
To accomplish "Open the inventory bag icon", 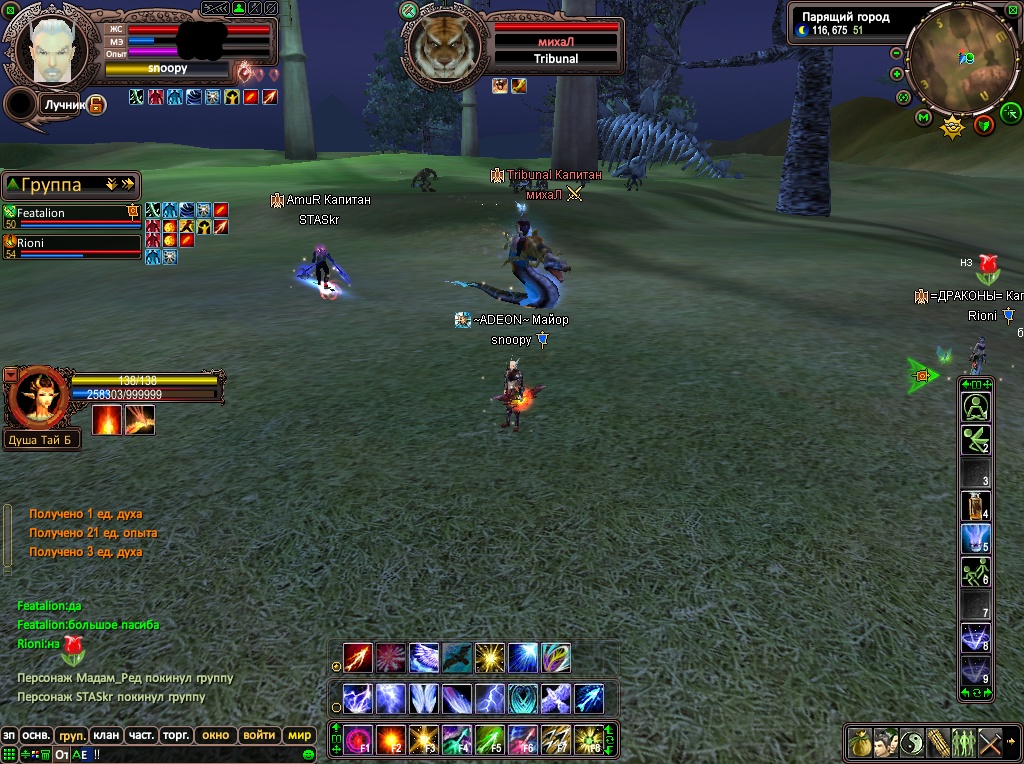I will coord(860,743).
